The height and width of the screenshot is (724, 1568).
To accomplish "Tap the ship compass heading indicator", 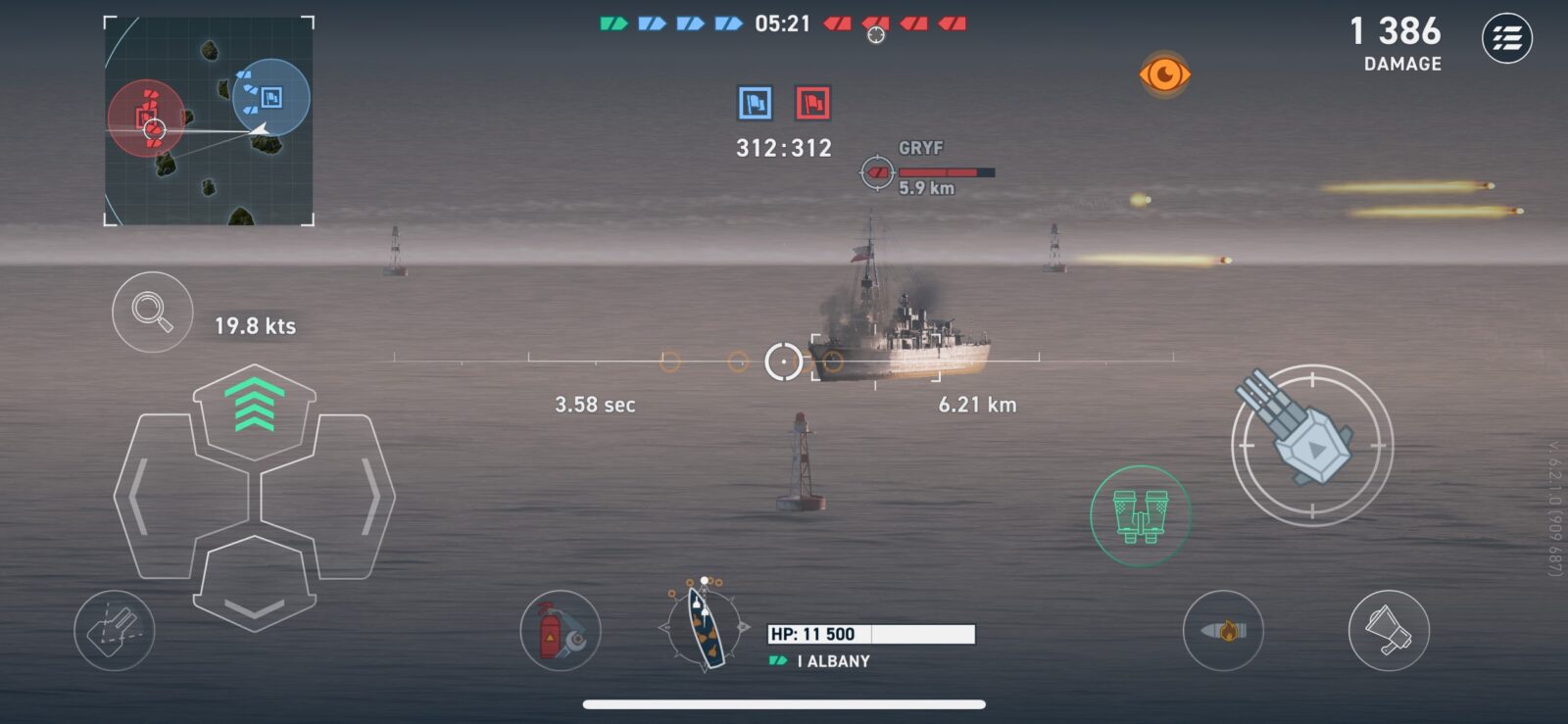I will pyautogui.click(x=704, y=627).
